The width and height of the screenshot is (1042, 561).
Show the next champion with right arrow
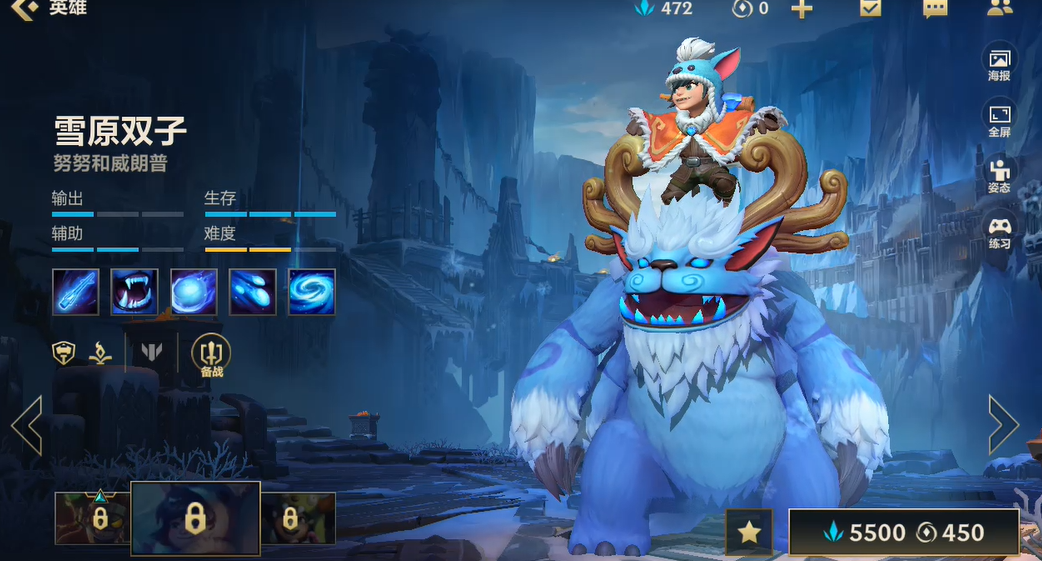pyautogui.click(x=1003, y=425)
